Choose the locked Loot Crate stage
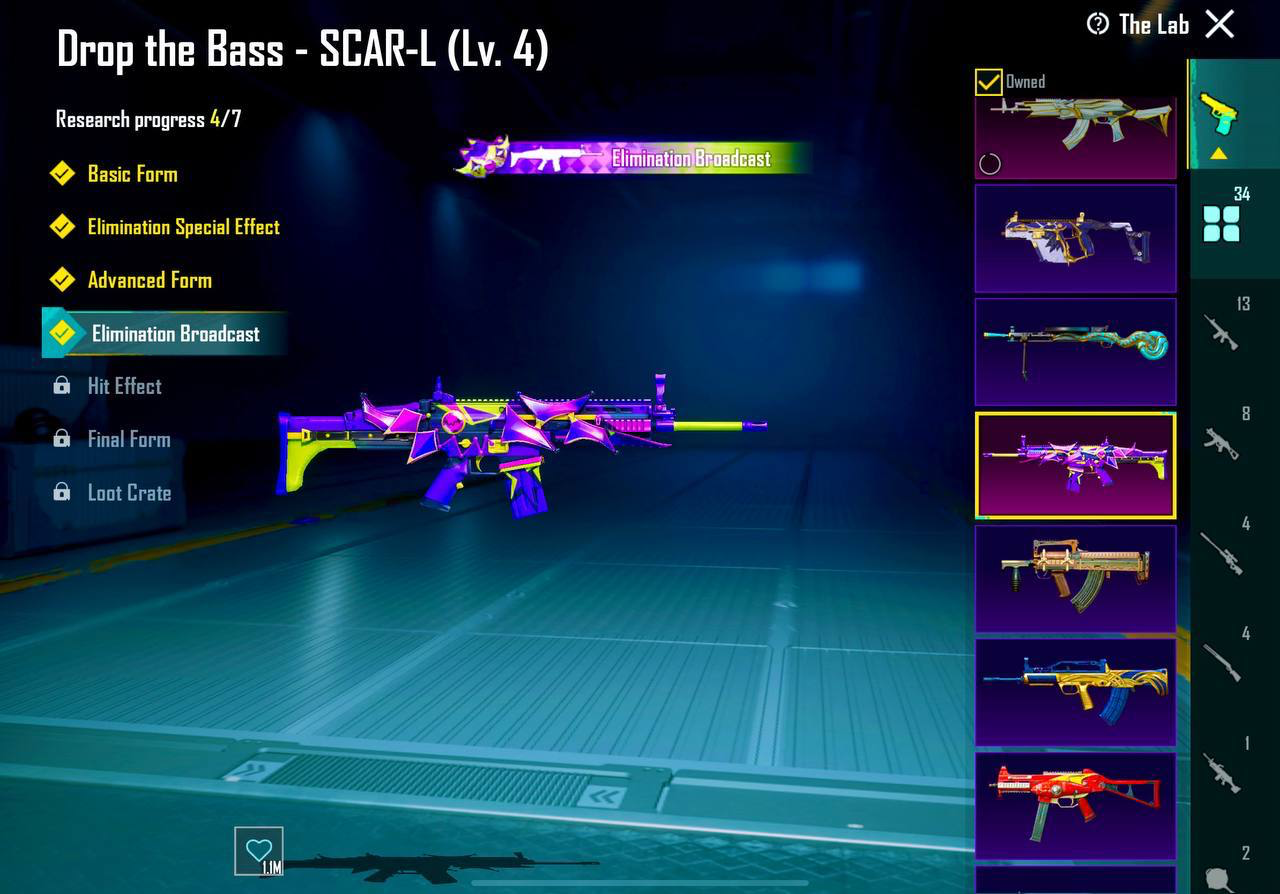The width and height of the screenshot is (1280, 894). pyautogui.click(x=128, y=493)
